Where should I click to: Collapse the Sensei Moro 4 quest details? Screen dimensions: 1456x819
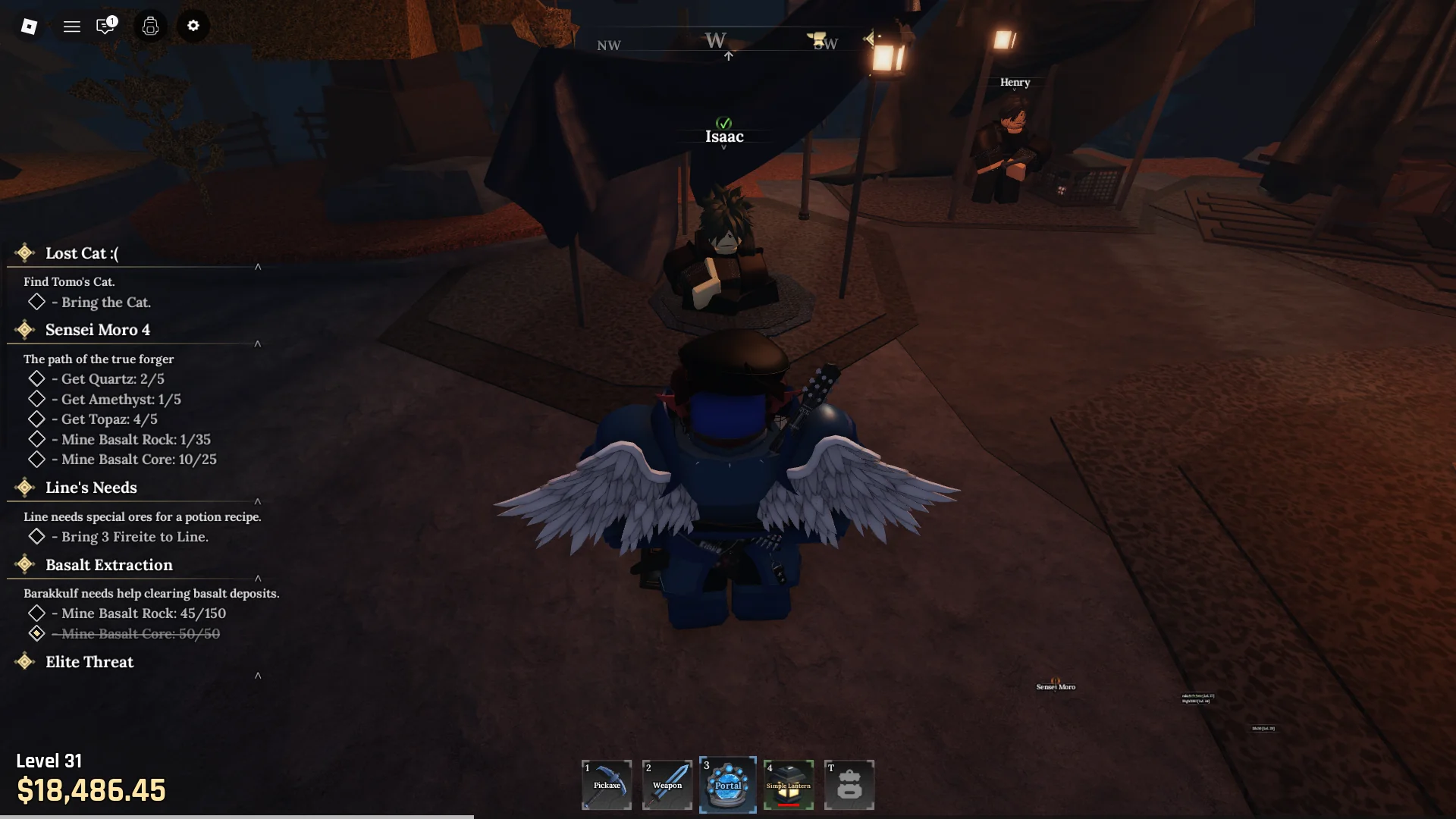tap(258, 344)
